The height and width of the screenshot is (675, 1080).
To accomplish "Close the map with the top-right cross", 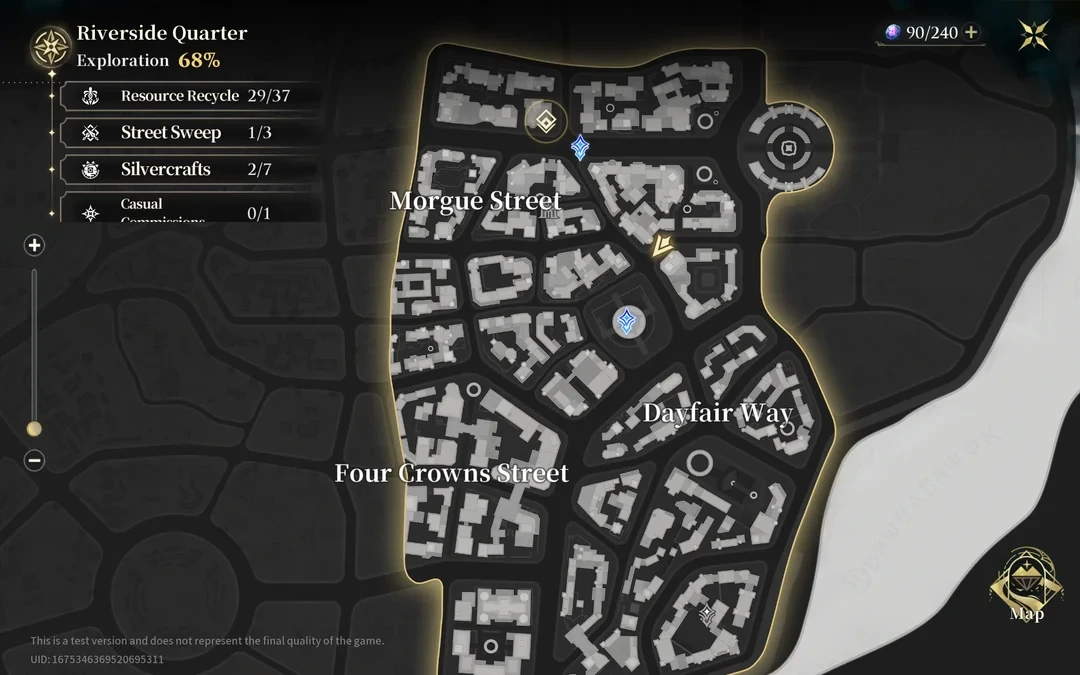I will 1034,35.
